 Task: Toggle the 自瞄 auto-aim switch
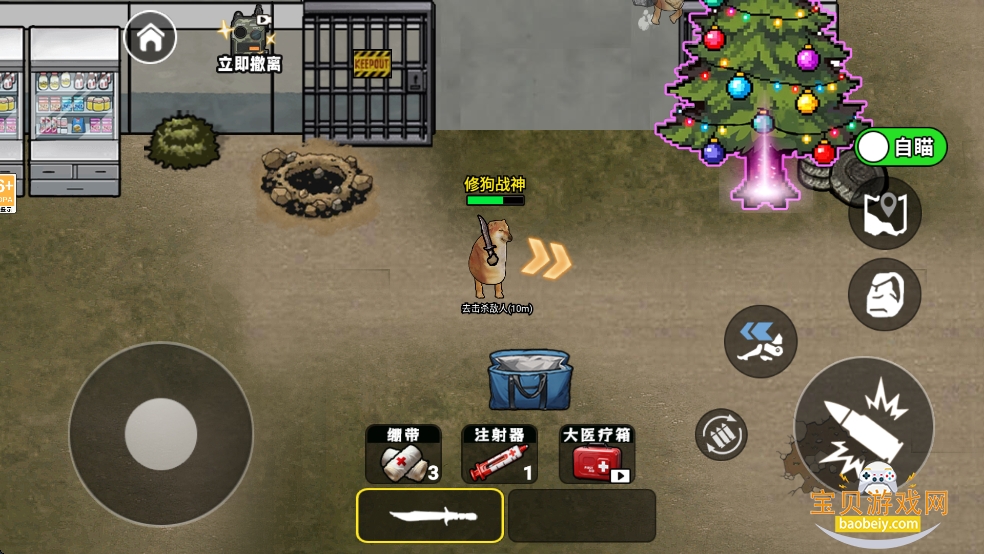(900, 148)
